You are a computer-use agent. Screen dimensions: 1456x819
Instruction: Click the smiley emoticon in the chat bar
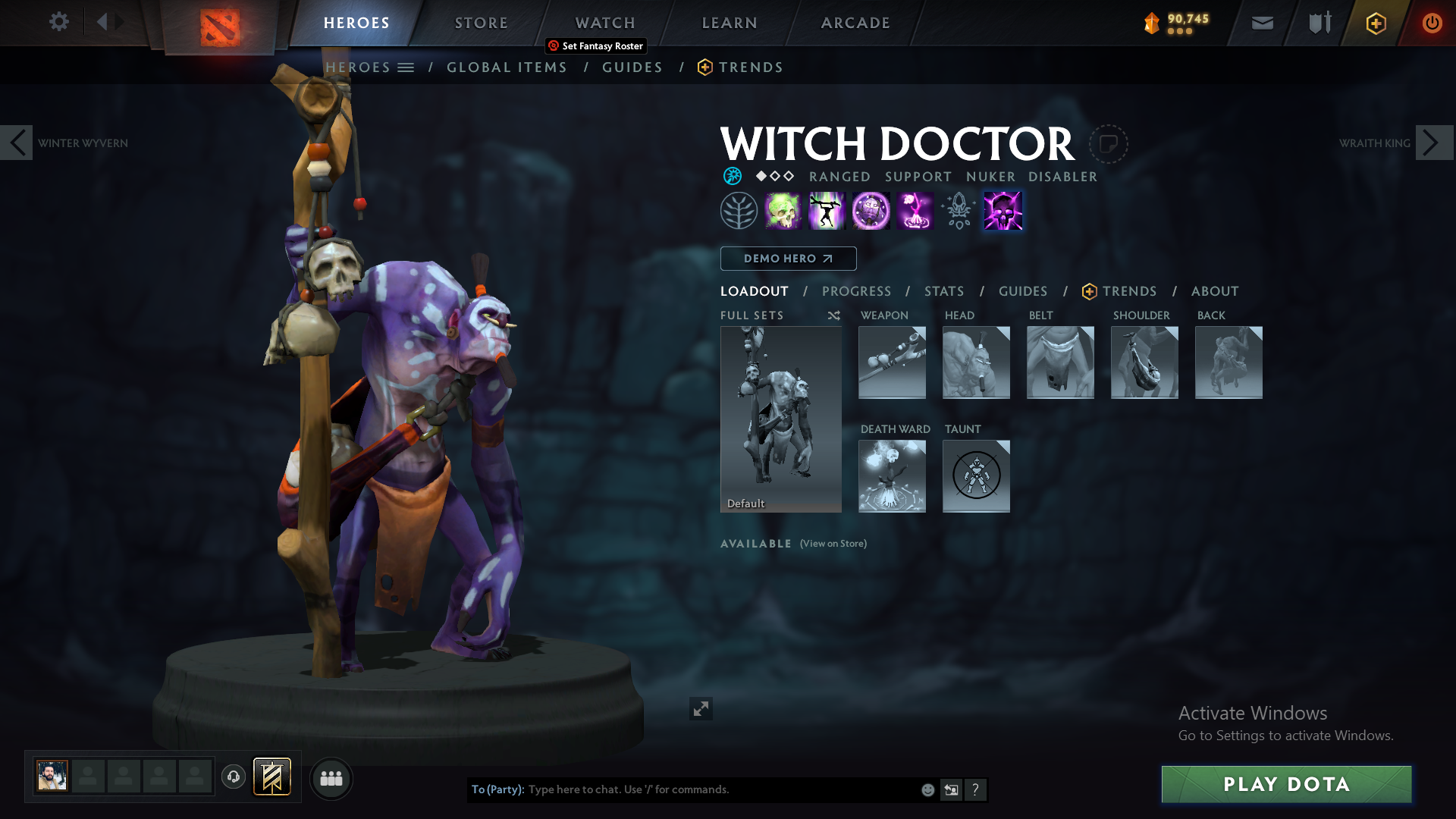coord(927,789)
